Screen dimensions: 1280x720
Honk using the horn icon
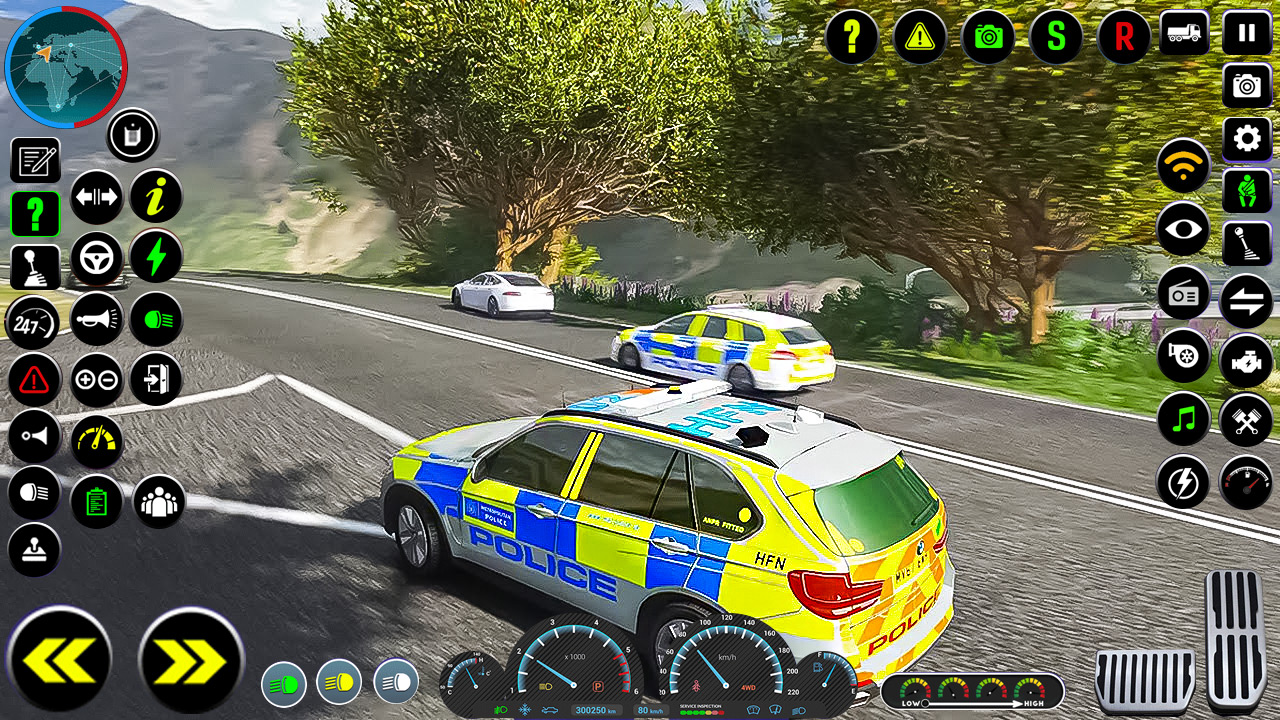97,319
